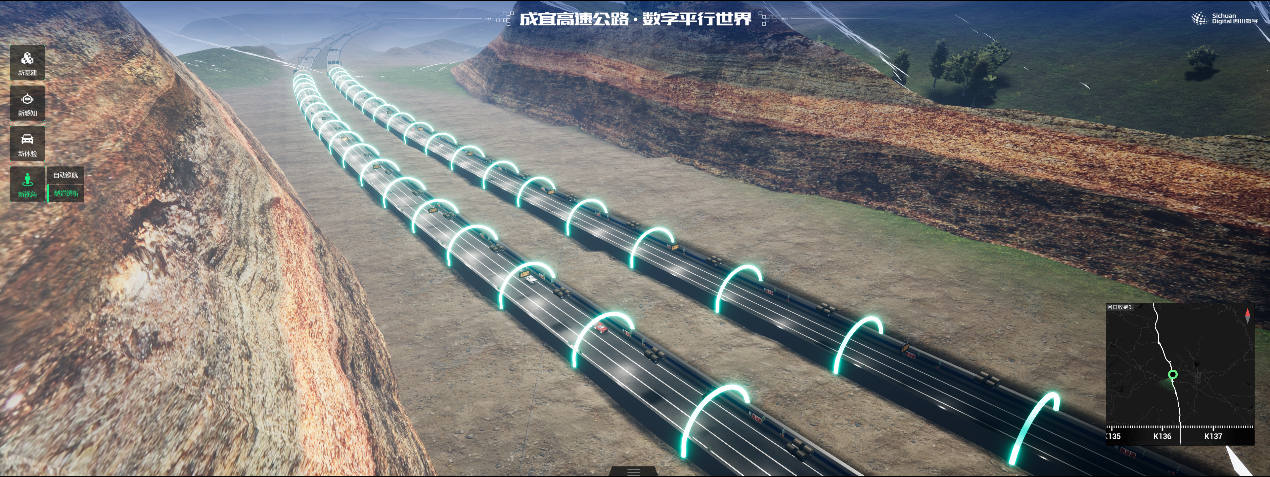Click the green location ring on minimap

(x=1173, y=376)
